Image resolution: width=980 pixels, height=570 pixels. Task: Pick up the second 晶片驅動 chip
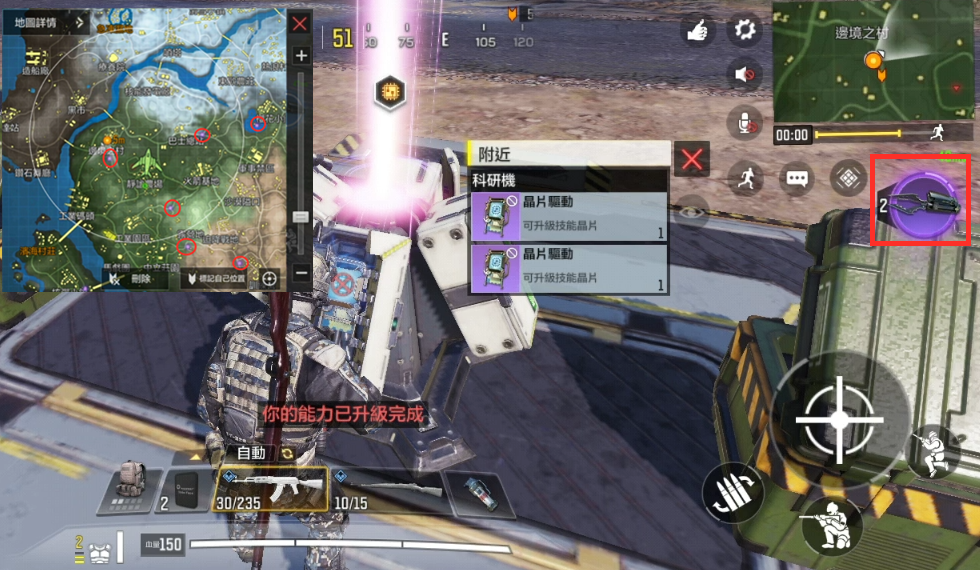[x=568, y=268]
